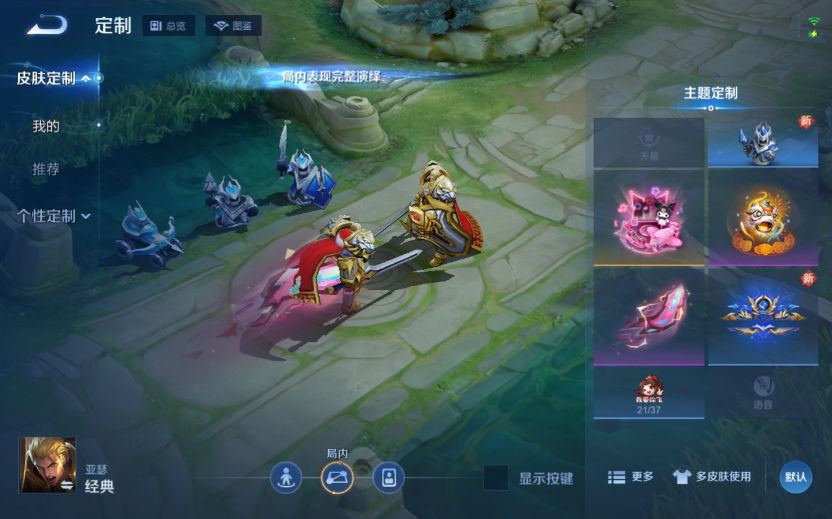Switch hero via the 亚瑟 portrait

(x=47, y=465)
